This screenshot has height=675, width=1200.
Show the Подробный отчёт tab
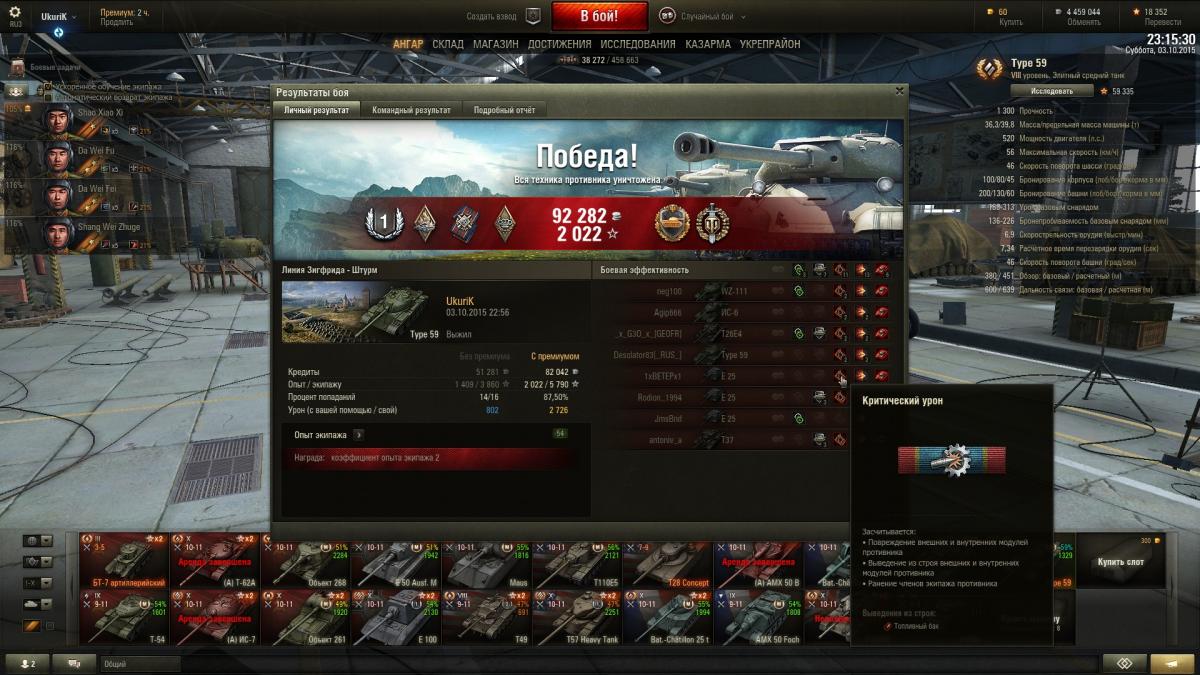(x=504, y=110)
